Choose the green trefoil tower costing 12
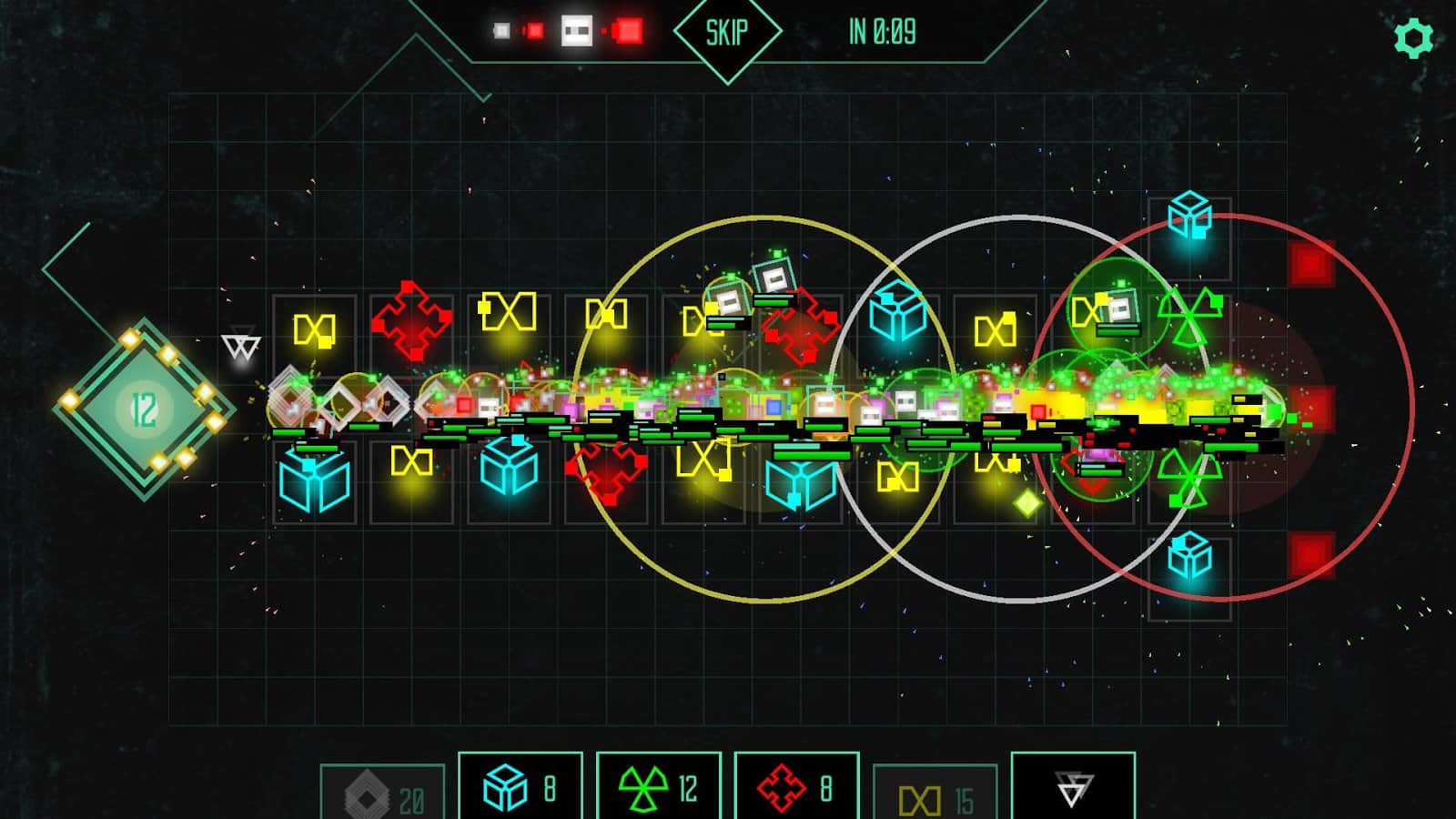Image resolution: width=1456 pixels, height=819 pixels. click(x=658, y=786)
